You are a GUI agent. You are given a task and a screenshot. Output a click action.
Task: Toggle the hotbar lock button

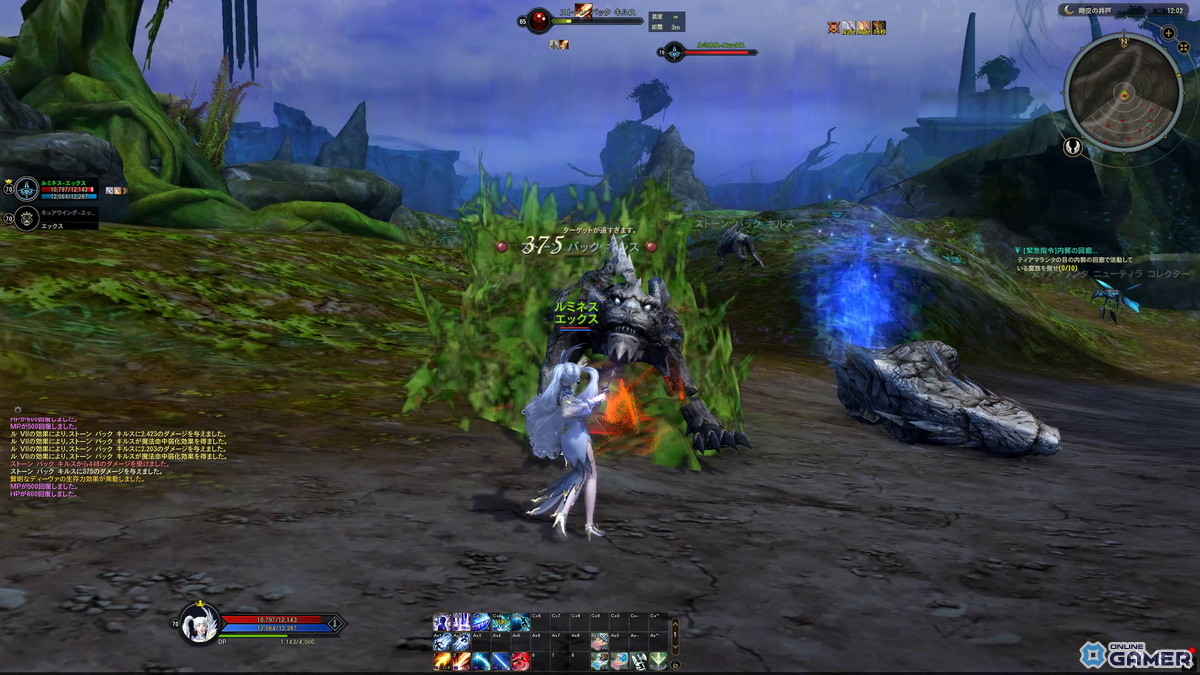pos(675,664)
